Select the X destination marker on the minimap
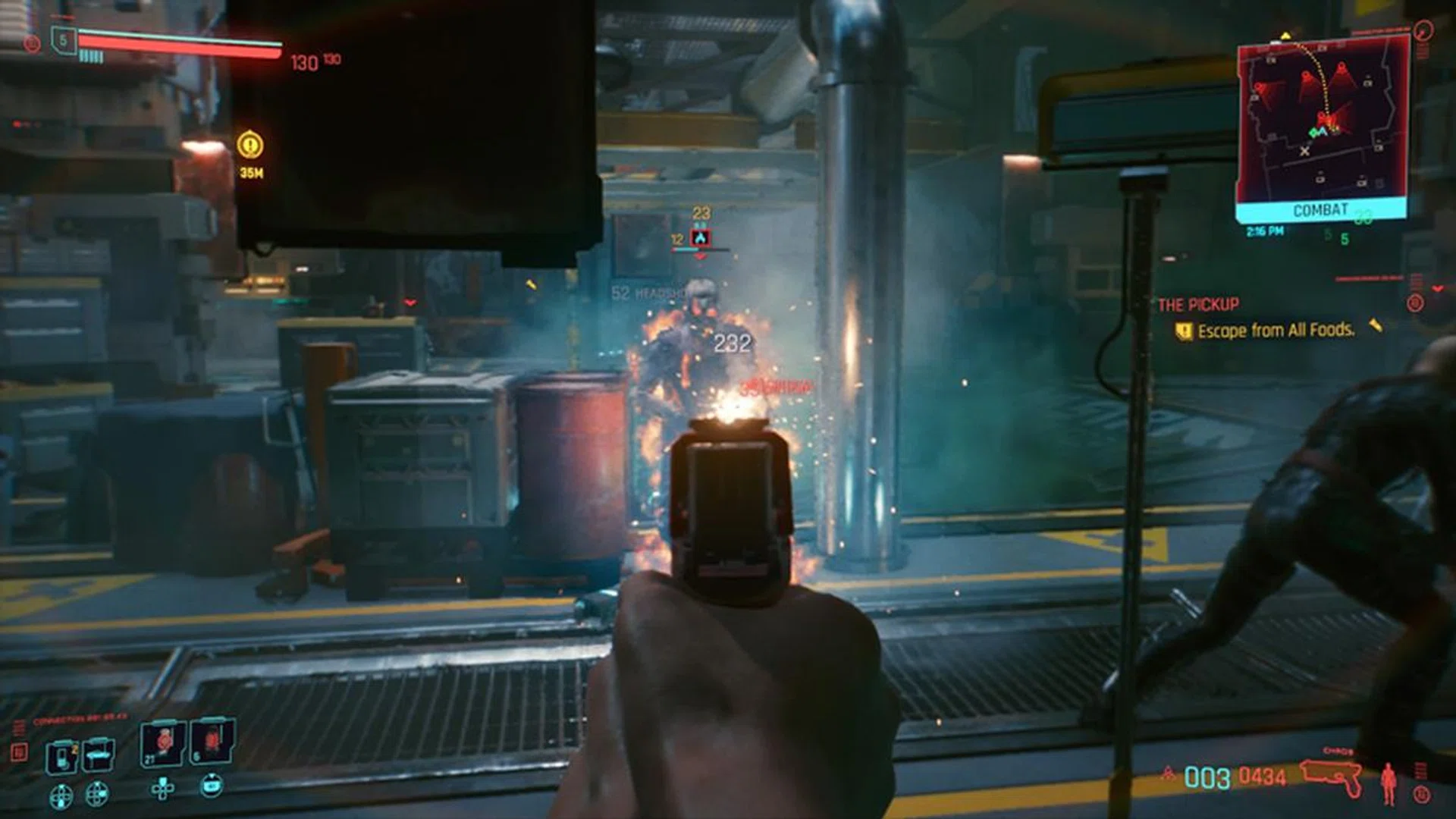The width and height of the screenshot is (1456, 819). pos(1305,151)
